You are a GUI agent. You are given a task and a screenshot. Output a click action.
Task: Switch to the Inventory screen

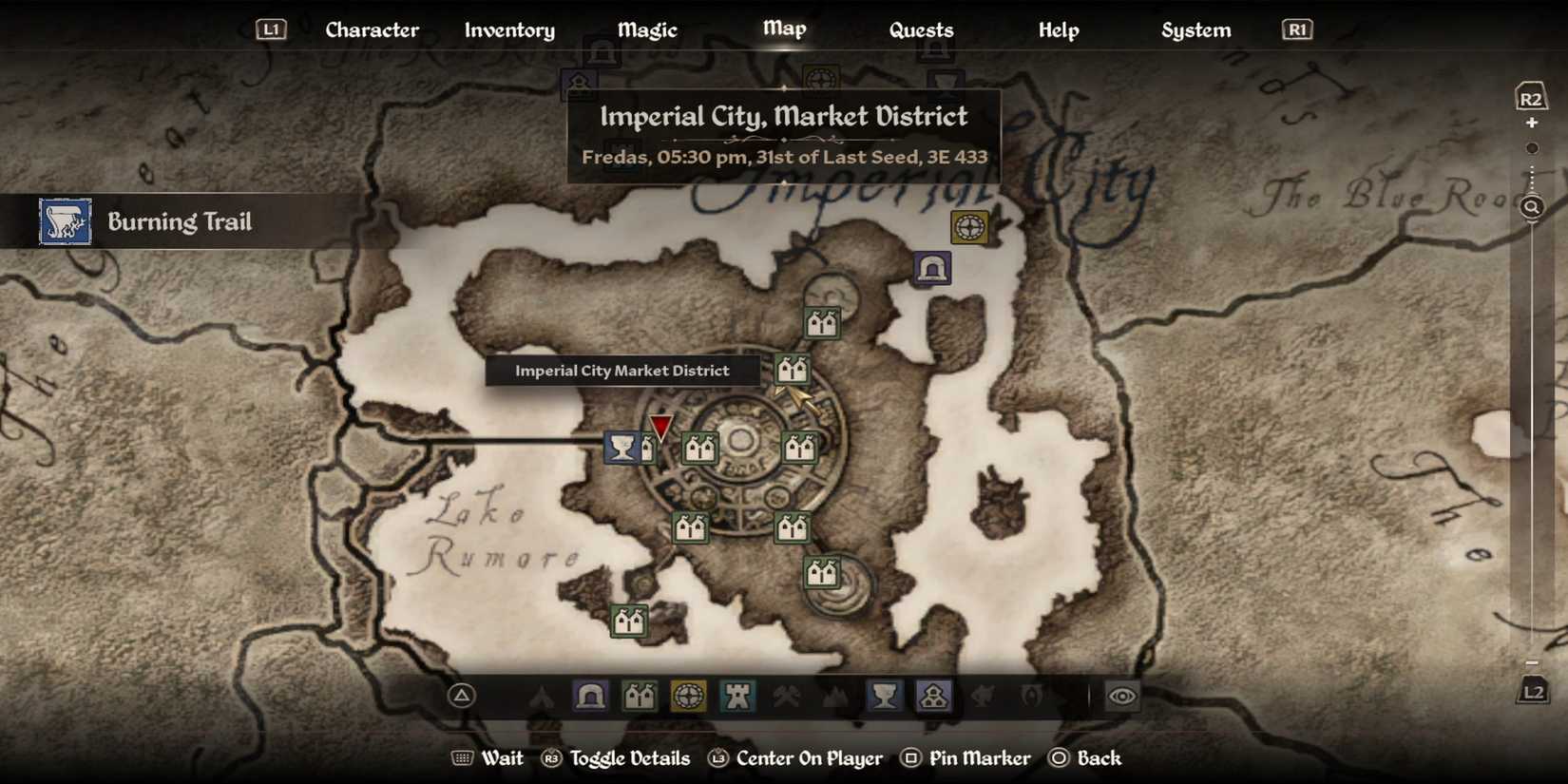click(509, 29)
